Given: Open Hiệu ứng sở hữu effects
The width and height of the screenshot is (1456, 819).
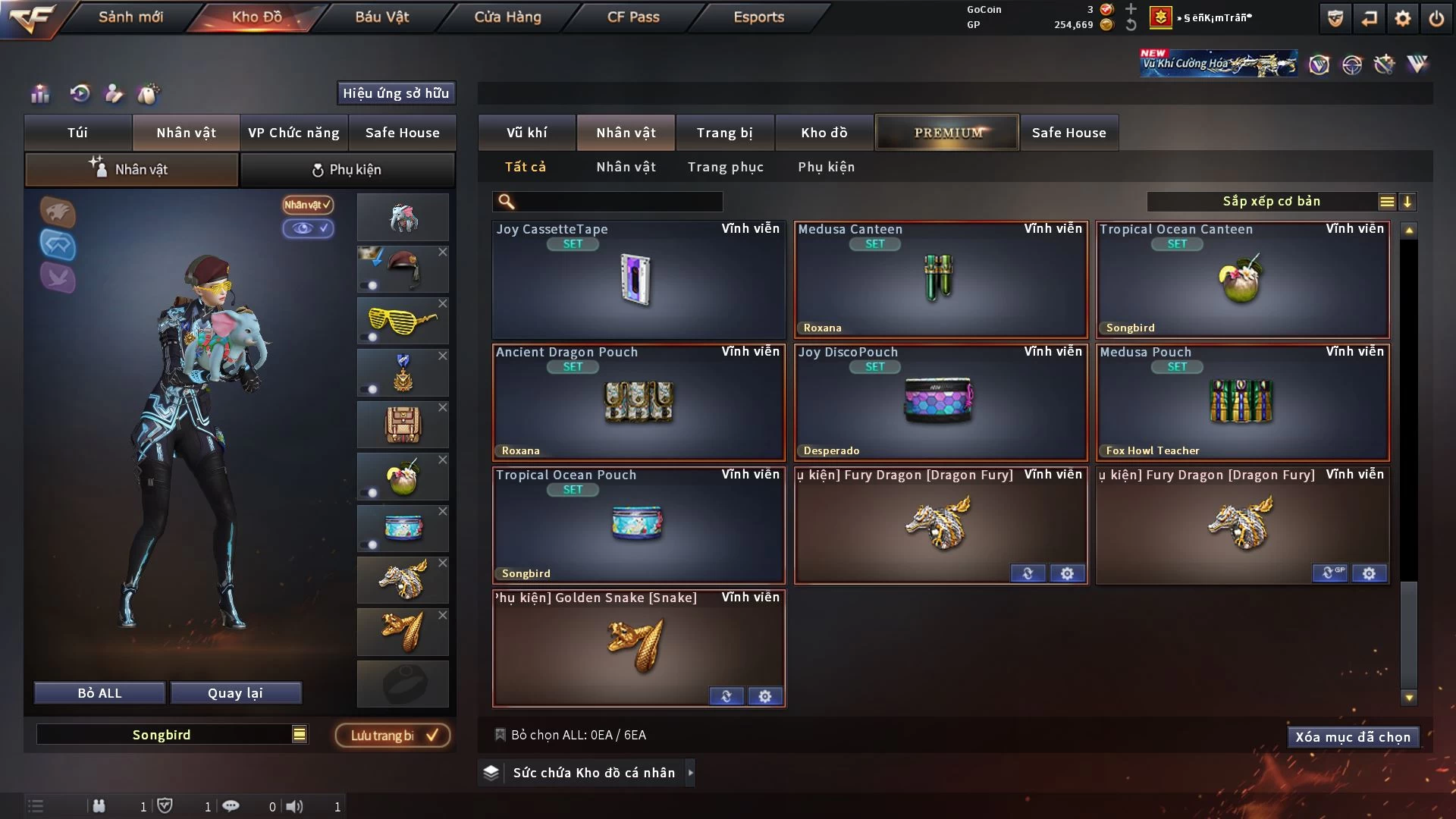Looking at the screenshot, I should [395, 93].
